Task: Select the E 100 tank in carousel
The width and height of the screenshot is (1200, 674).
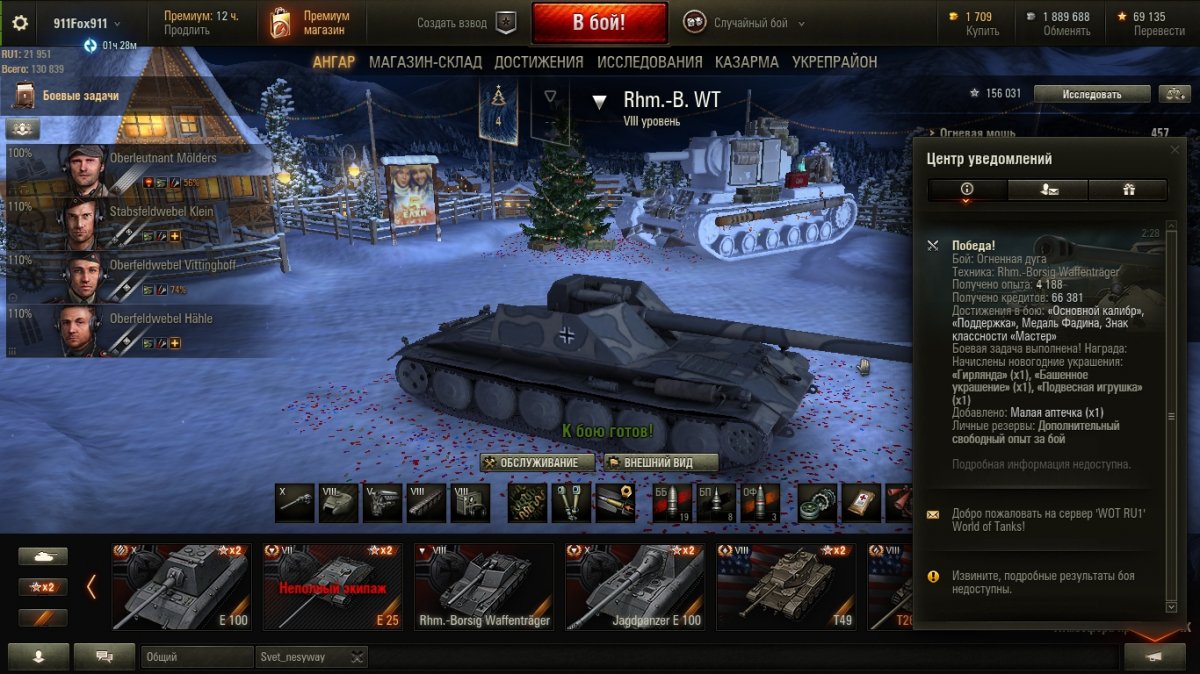Action: coord(182,587)
